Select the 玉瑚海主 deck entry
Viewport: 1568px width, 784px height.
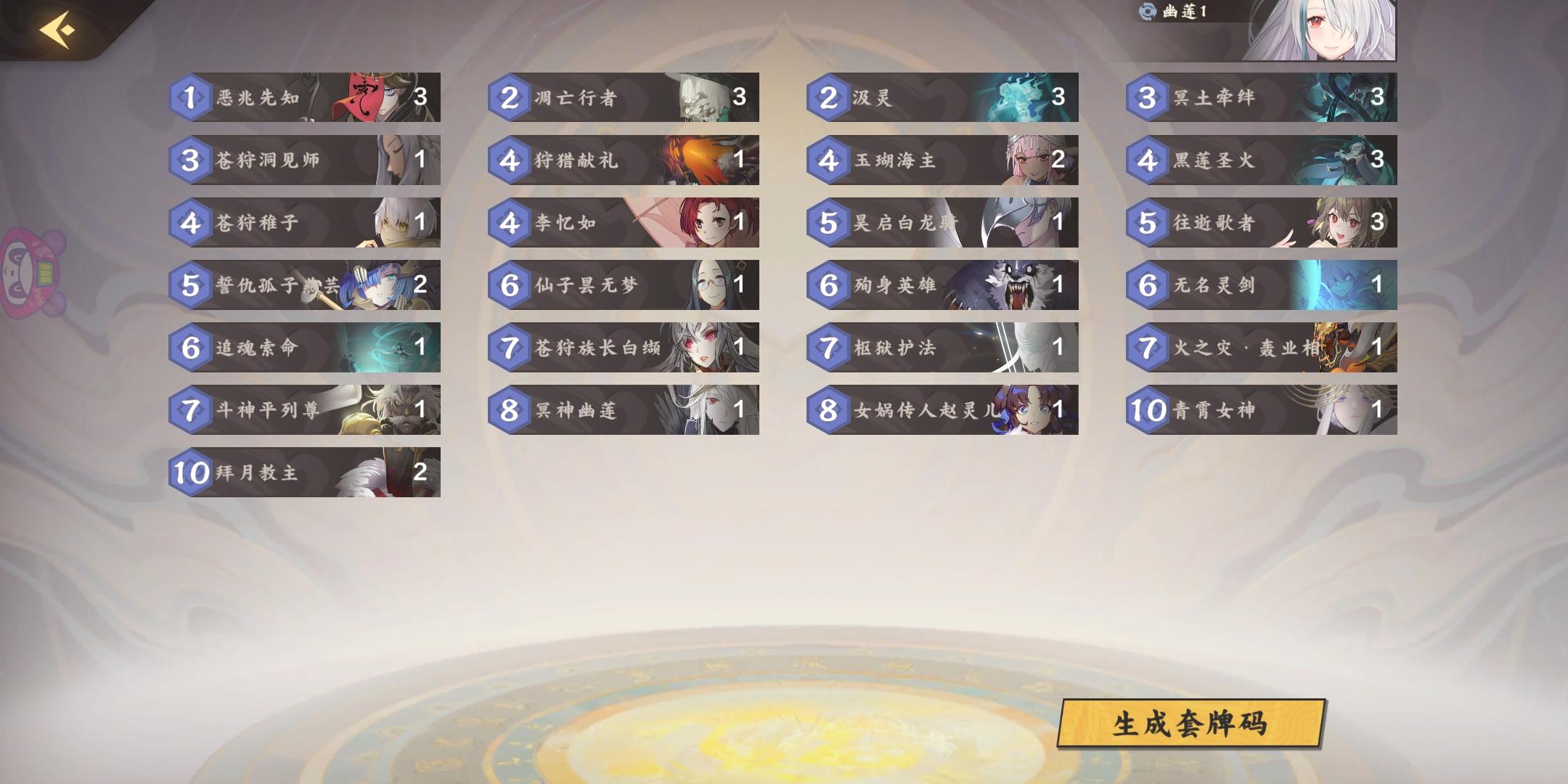click(944, 161)
